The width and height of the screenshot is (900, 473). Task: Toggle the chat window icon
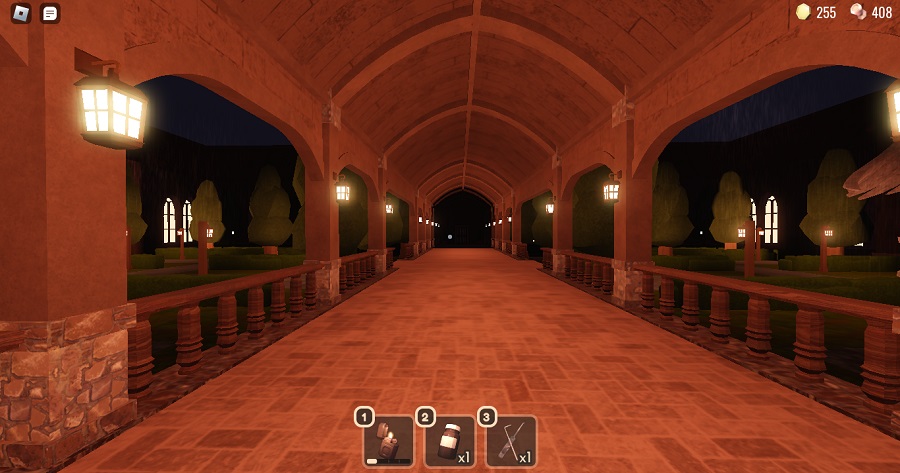pyautogui.click(x=50, y=13)
